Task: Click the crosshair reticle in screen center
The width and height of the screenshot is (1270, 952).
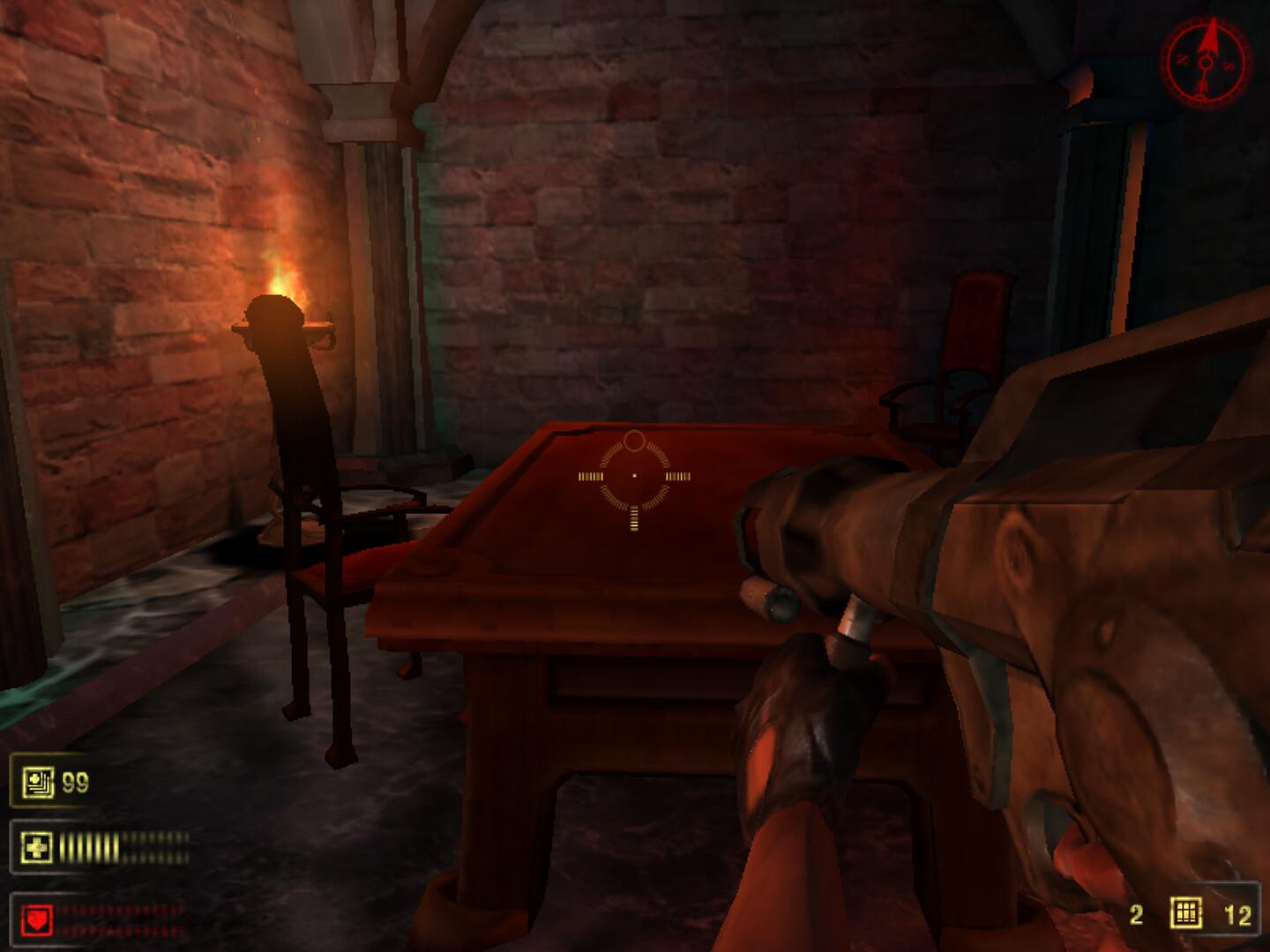Action: coord(633,476)
